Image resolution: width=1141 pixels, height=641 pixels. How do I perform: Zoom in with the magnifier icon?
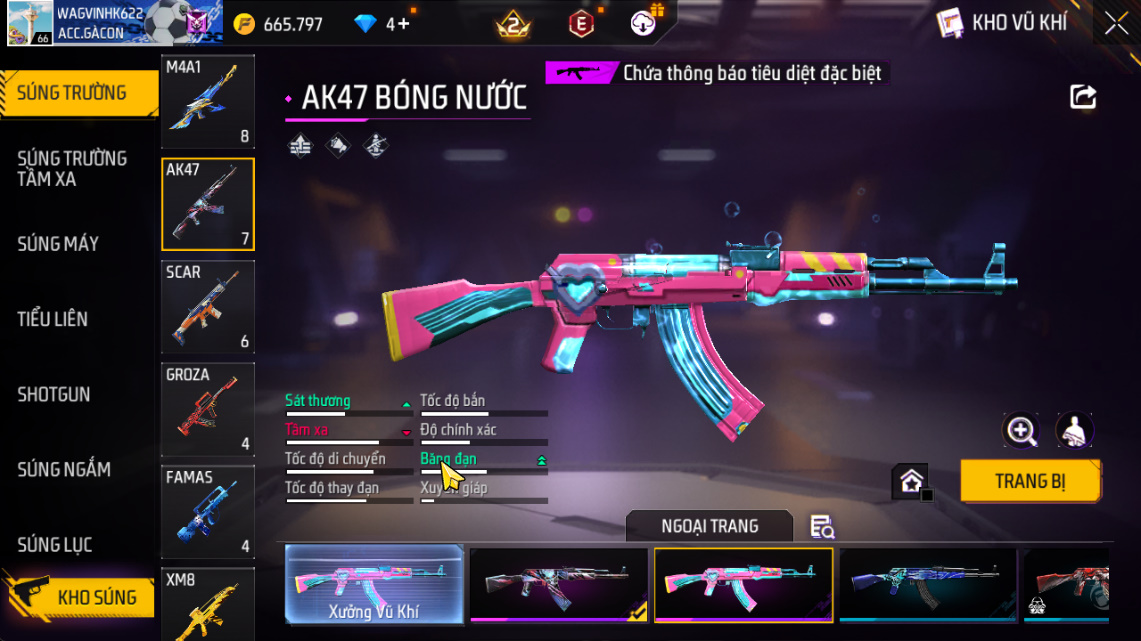coord(1021,431)
